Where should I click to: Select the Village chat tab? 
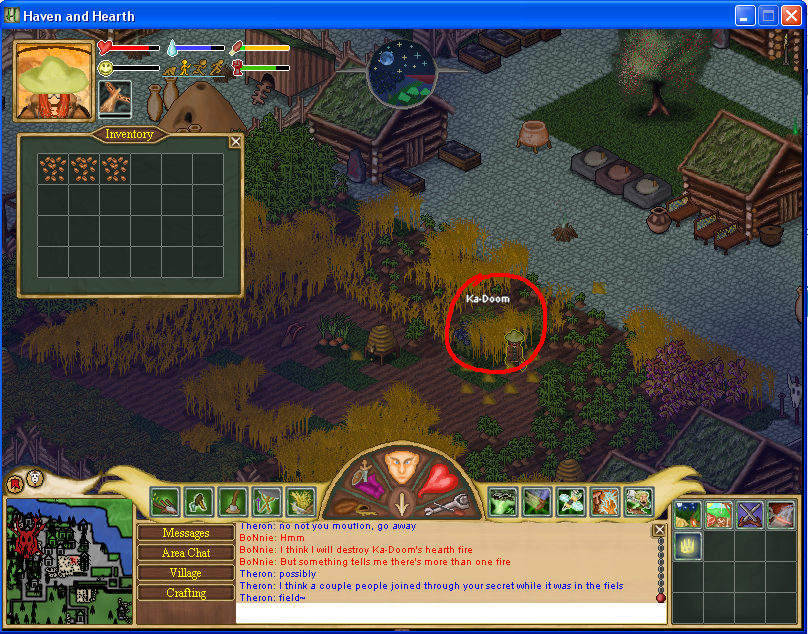[186, 573]
